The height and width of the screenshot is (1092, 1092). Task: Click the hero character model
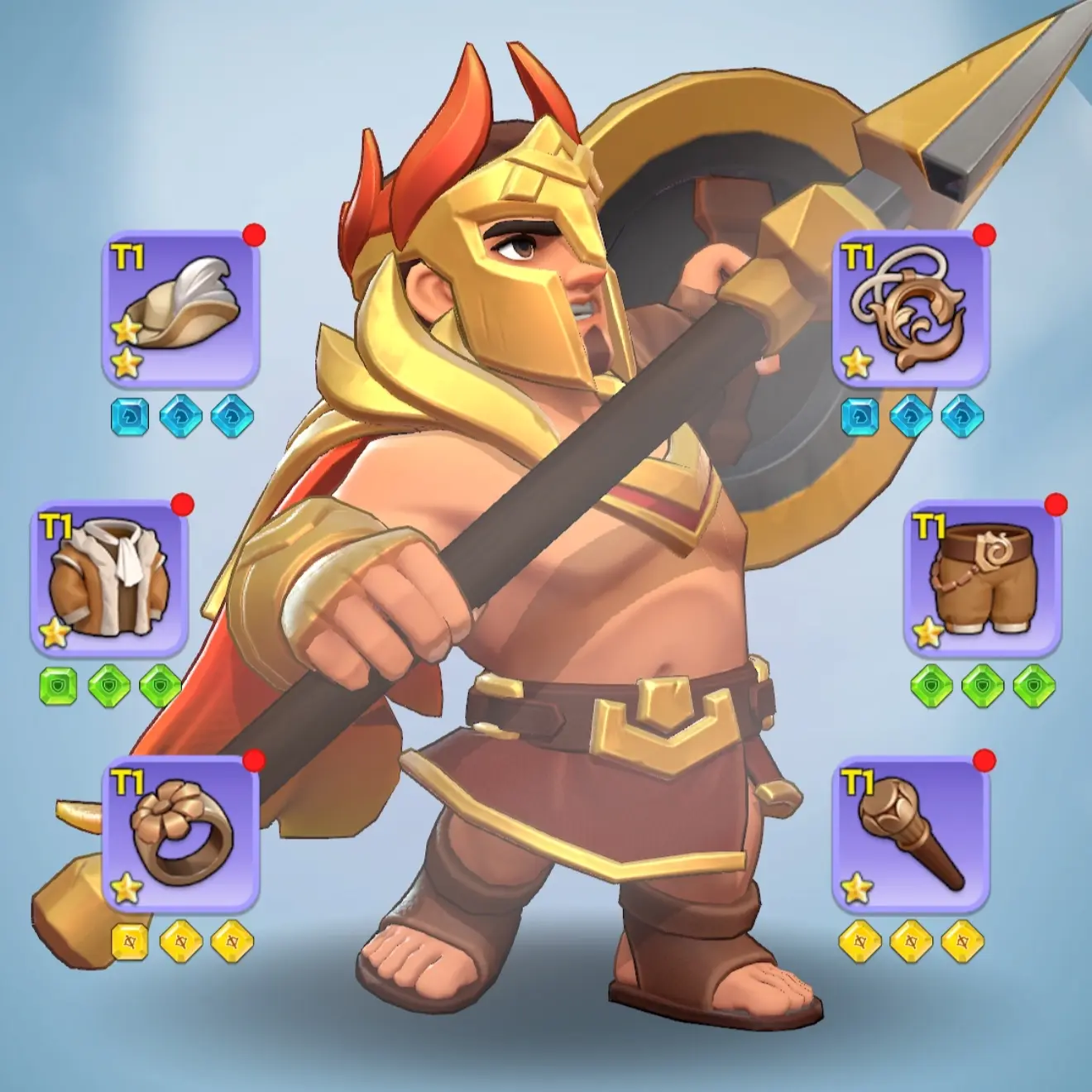[579, 579]
